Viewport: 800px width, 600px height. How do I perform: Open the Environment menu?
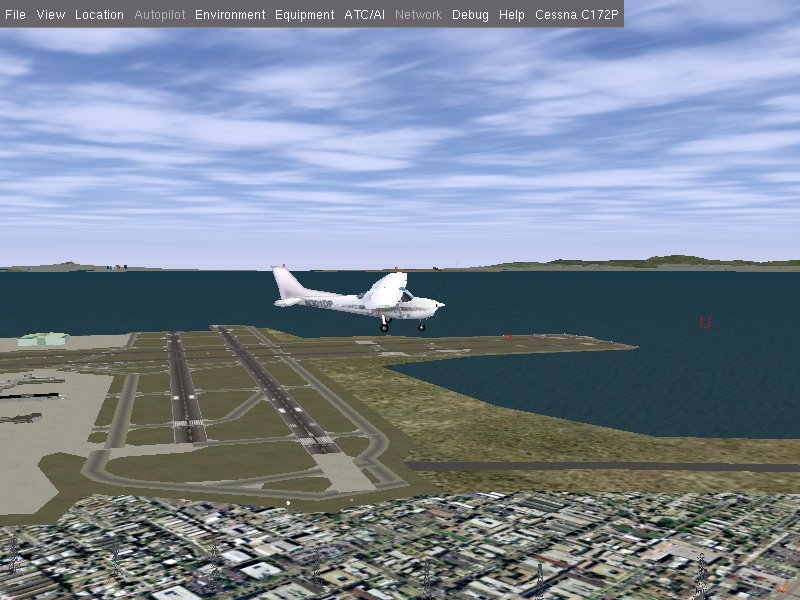pos(230,15)
